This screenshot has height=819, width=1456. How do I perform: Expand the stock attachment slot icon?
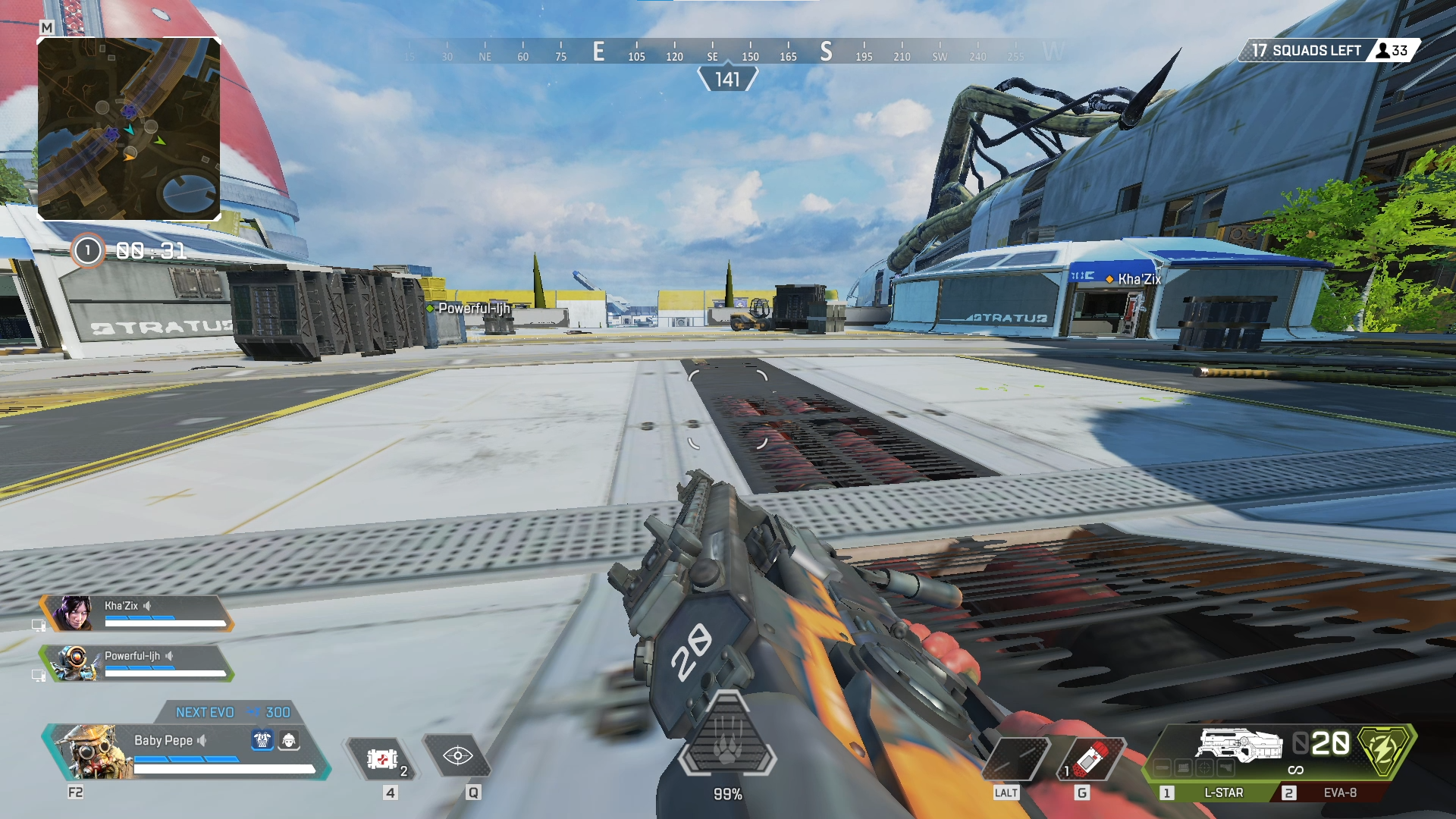pos(1225,768)
